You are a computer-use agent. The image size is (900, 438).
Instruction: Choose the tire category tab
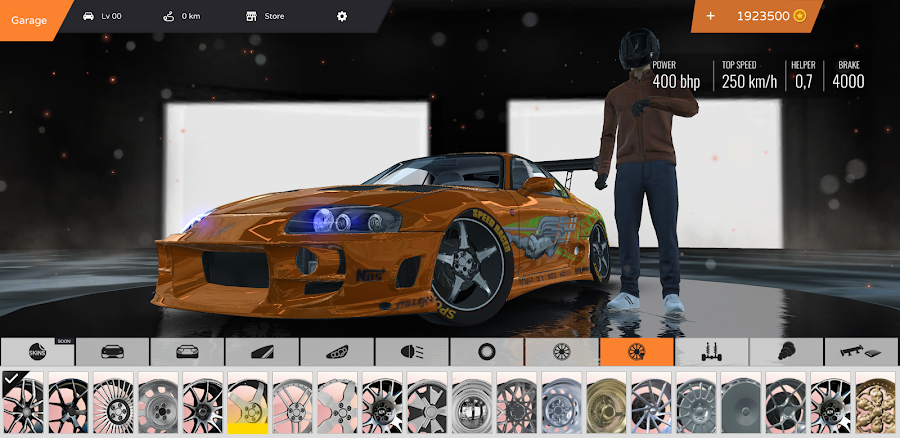pyautogui.click(x=487, y=352)
